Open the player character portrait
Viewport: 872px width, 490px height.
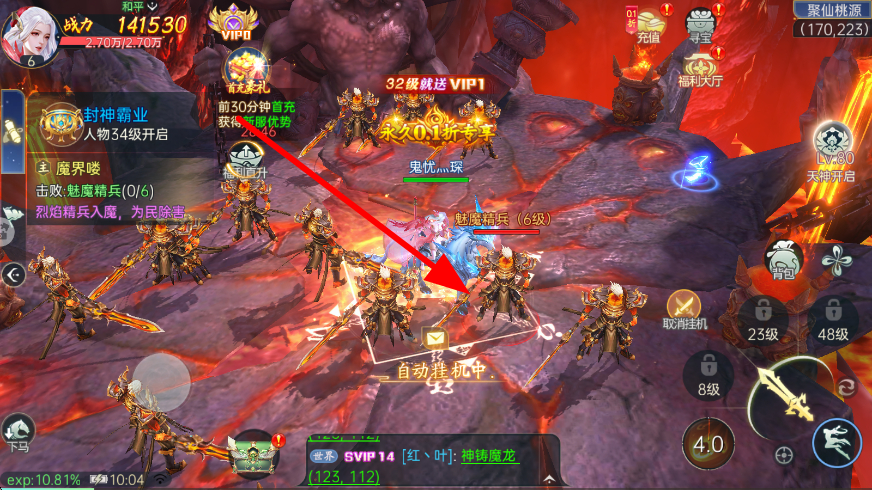pyautogui.click(x=28, y=31)
